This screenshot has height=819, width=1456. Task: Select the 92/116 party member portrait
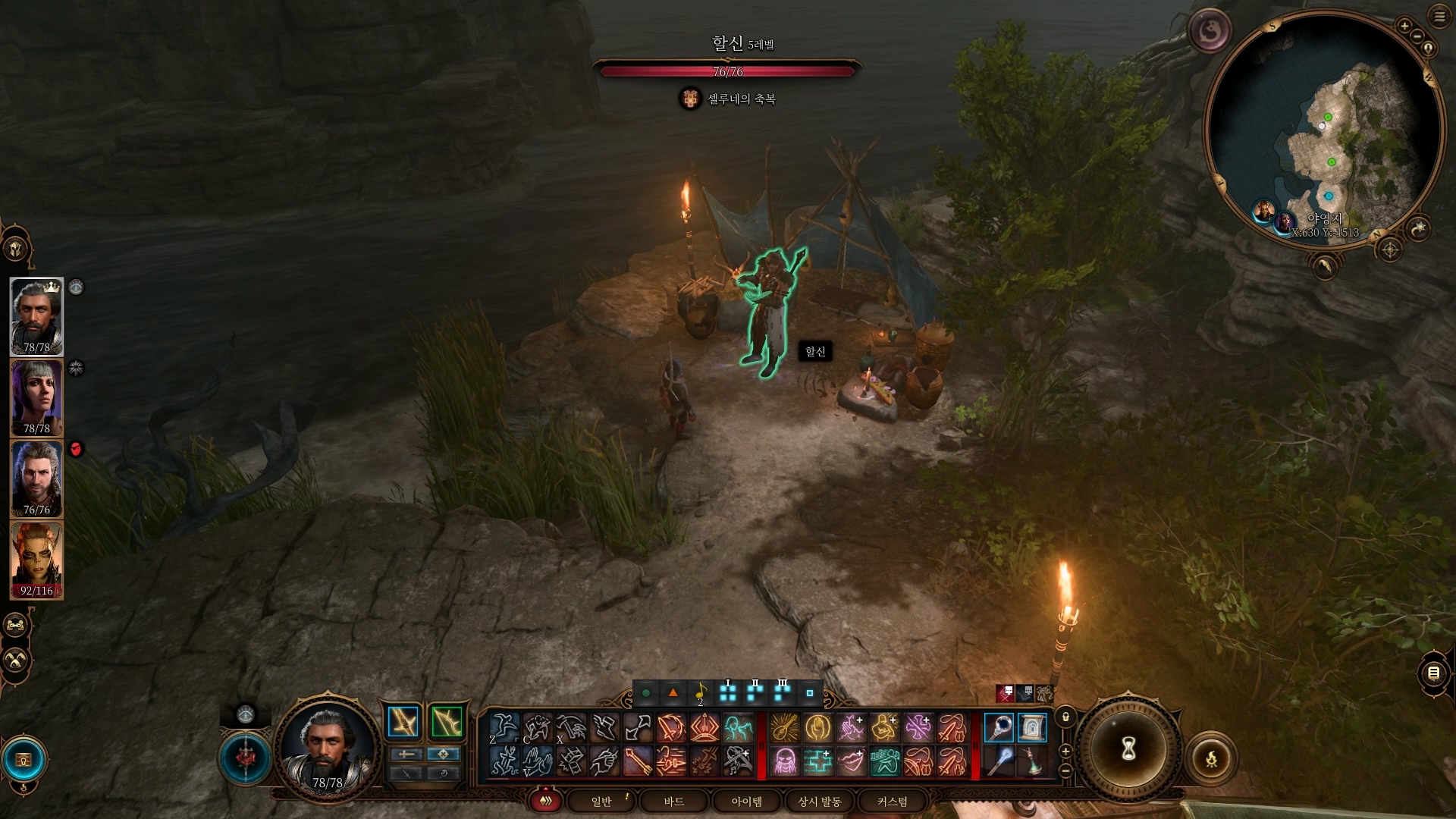pyautogui.click(x=36, y=560)
